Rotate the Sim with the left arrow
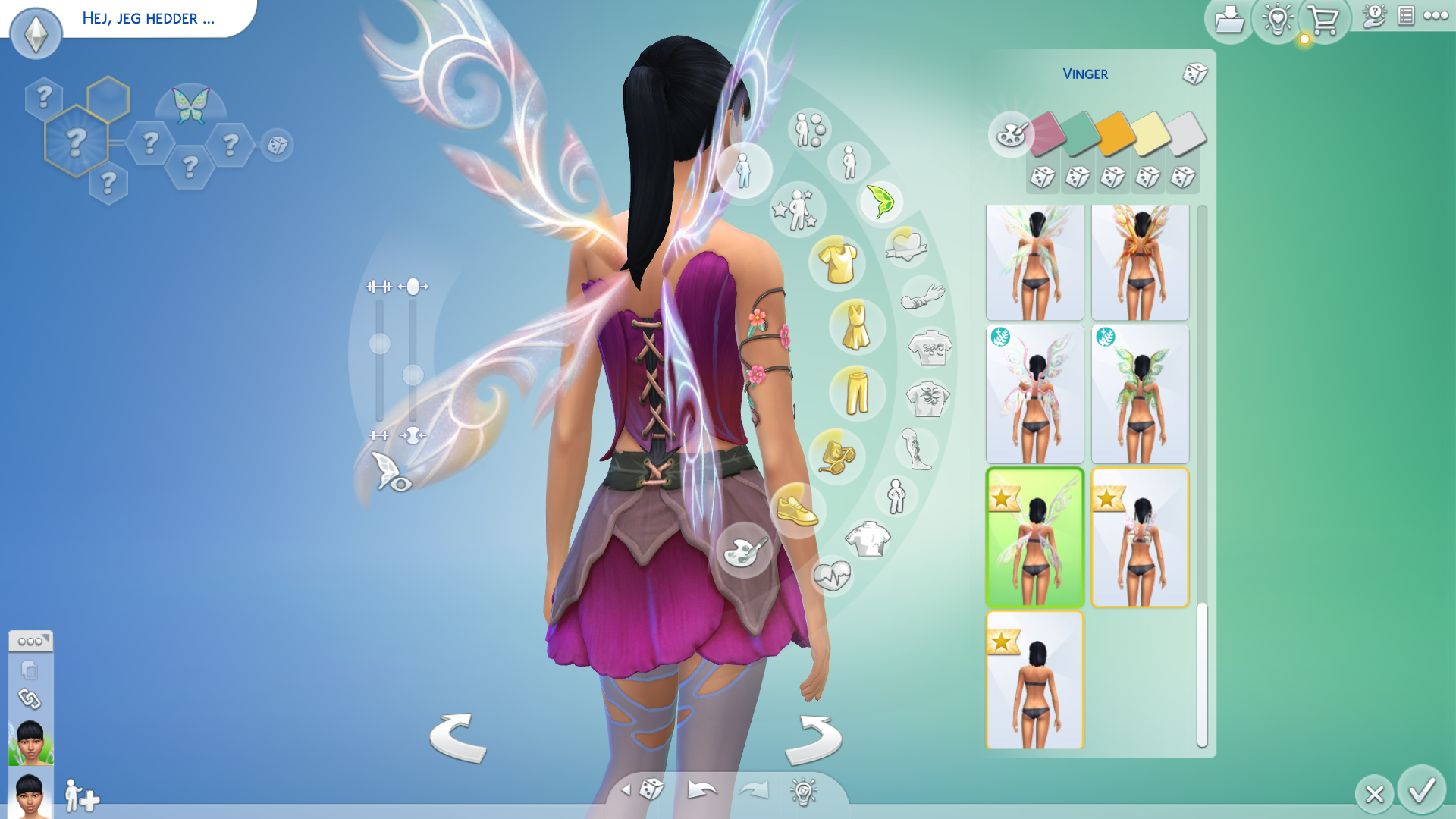Viewport: 1456px width, 819px height. point(458,737)
